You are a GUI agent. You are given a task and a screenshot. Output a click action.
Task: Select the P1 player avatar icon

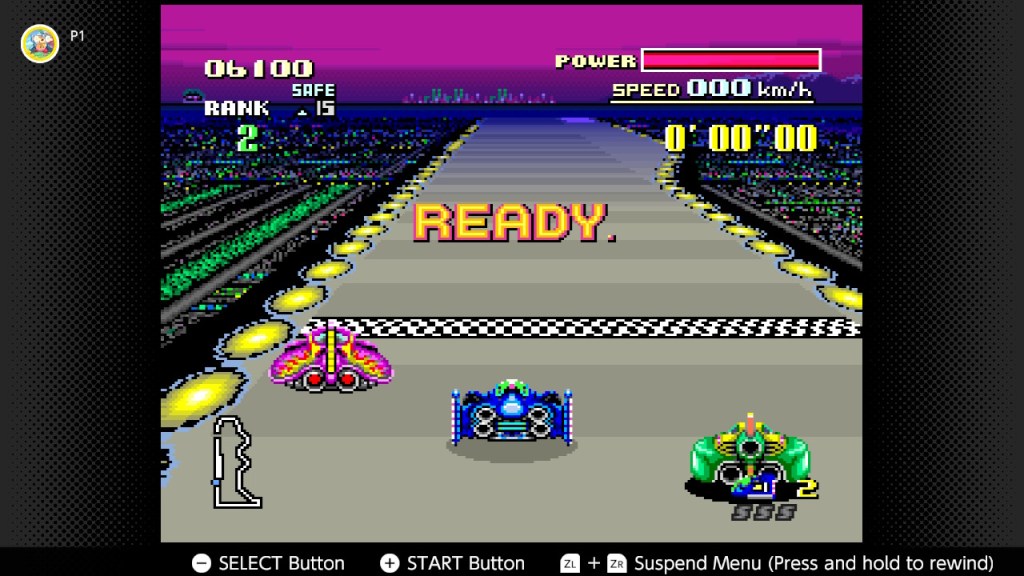[40, 43]
